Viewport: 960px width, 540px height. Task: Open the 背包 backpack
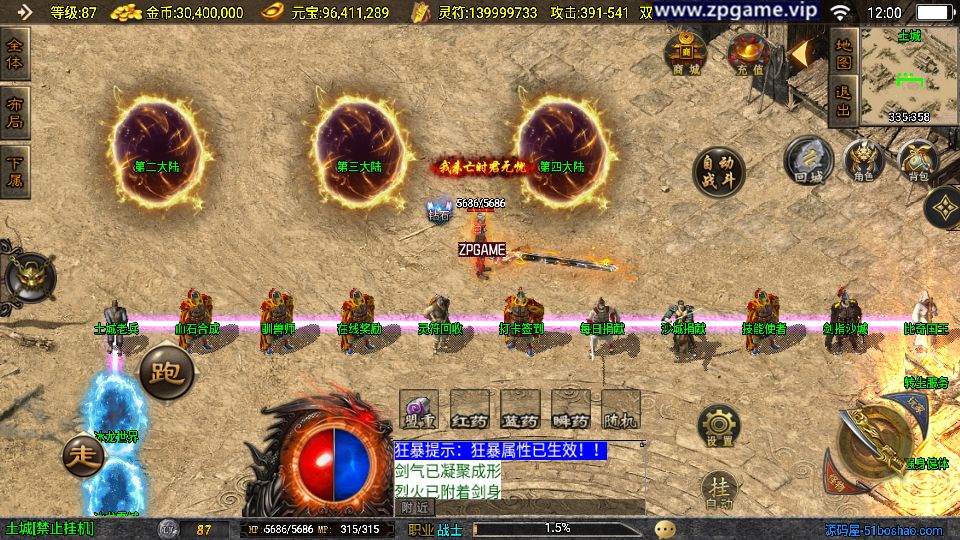point(916,160)
